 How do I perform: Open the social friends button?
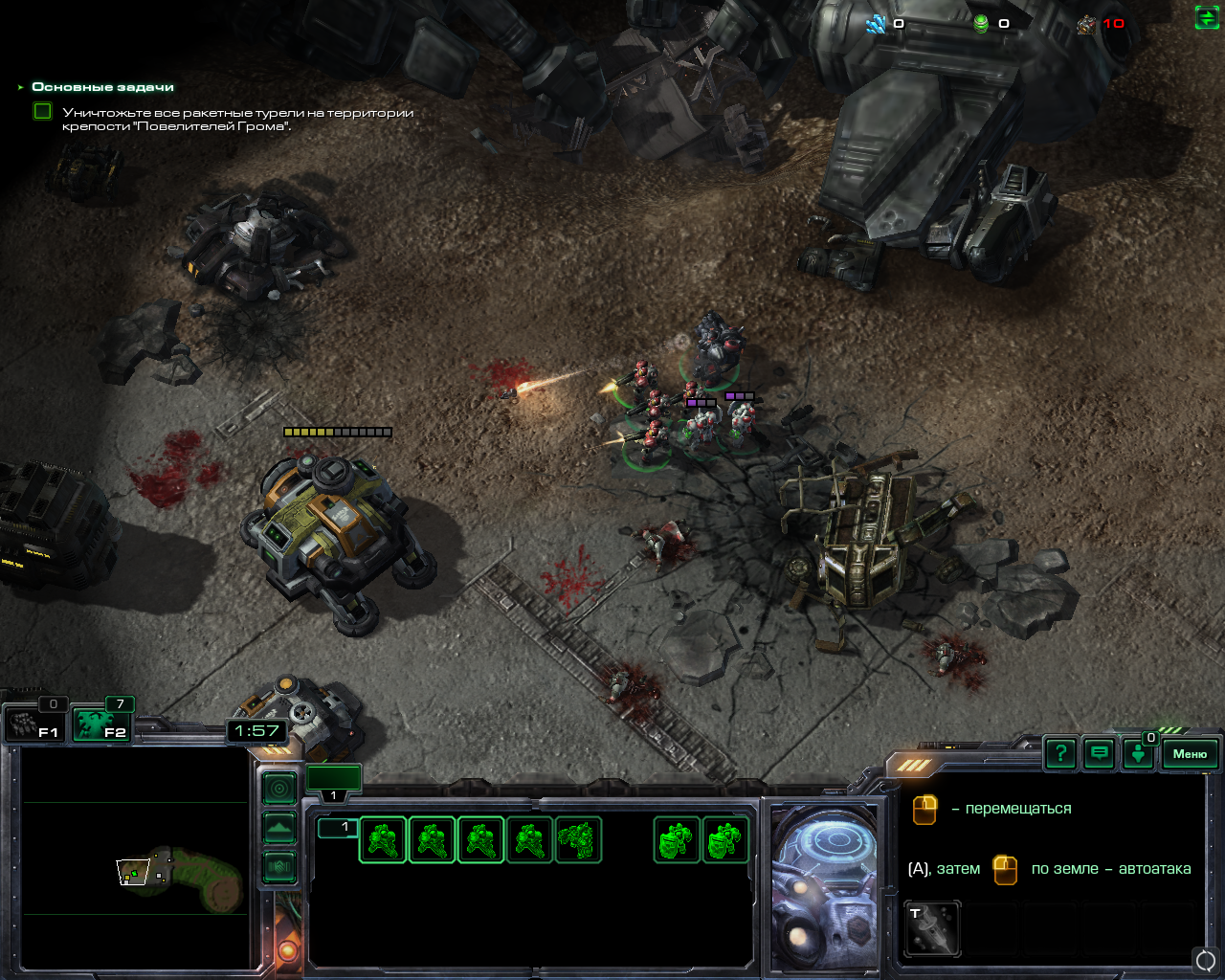click(1138, 754)
